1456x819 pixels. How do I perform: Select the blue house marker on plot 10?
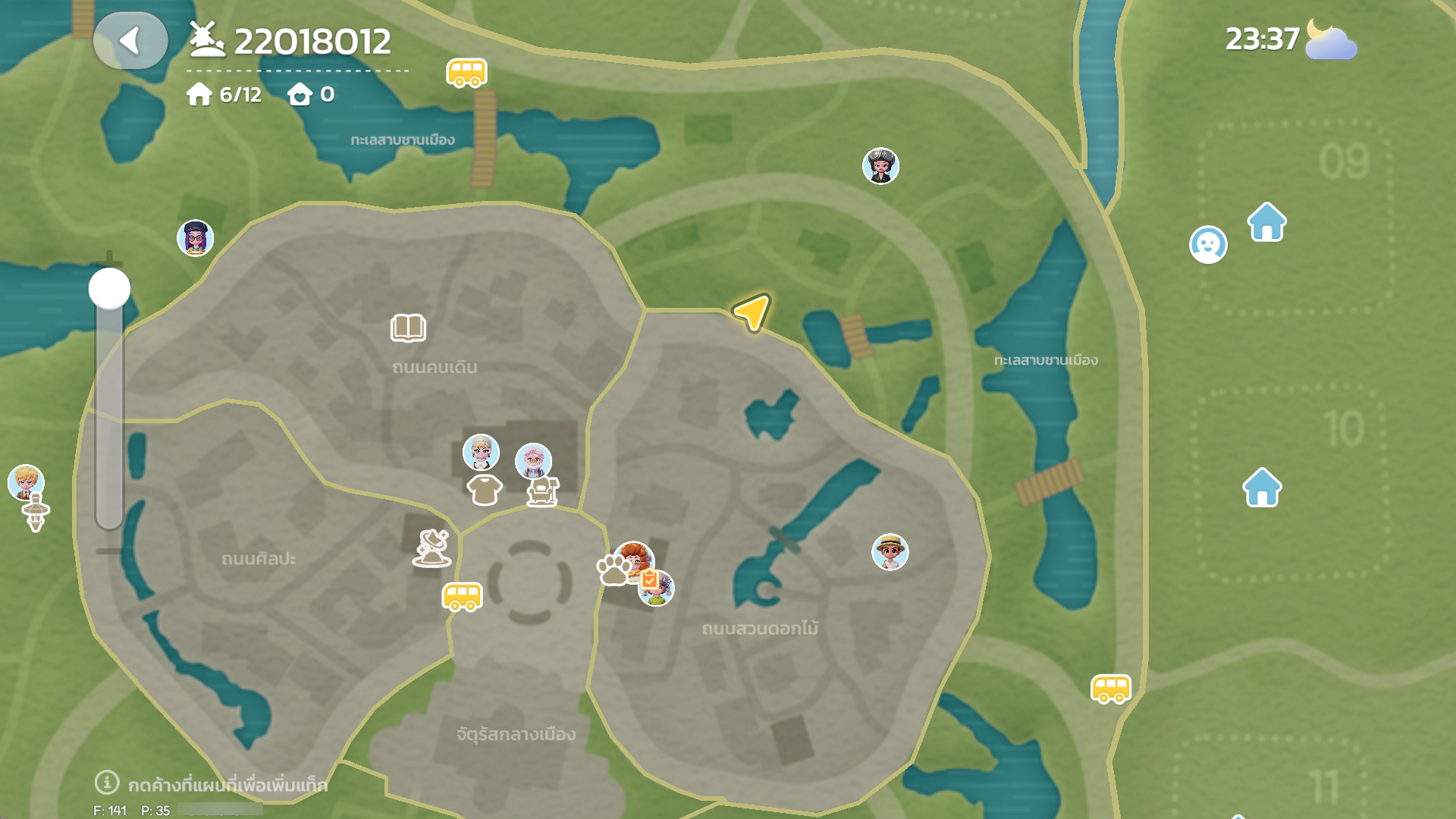[x=1262, y=488]
